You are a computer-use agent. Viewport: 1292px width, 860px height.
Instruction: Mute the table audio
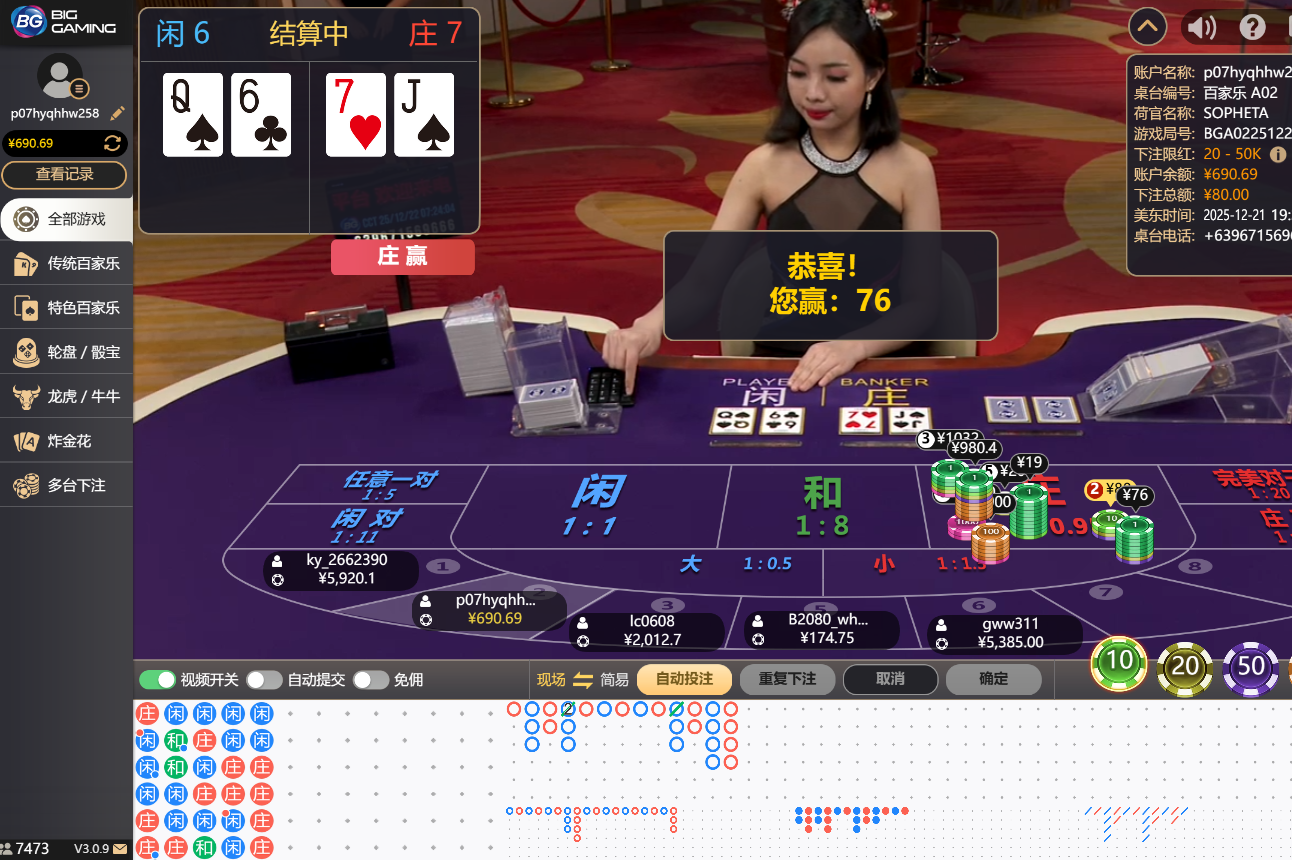tap(1200, 27)
